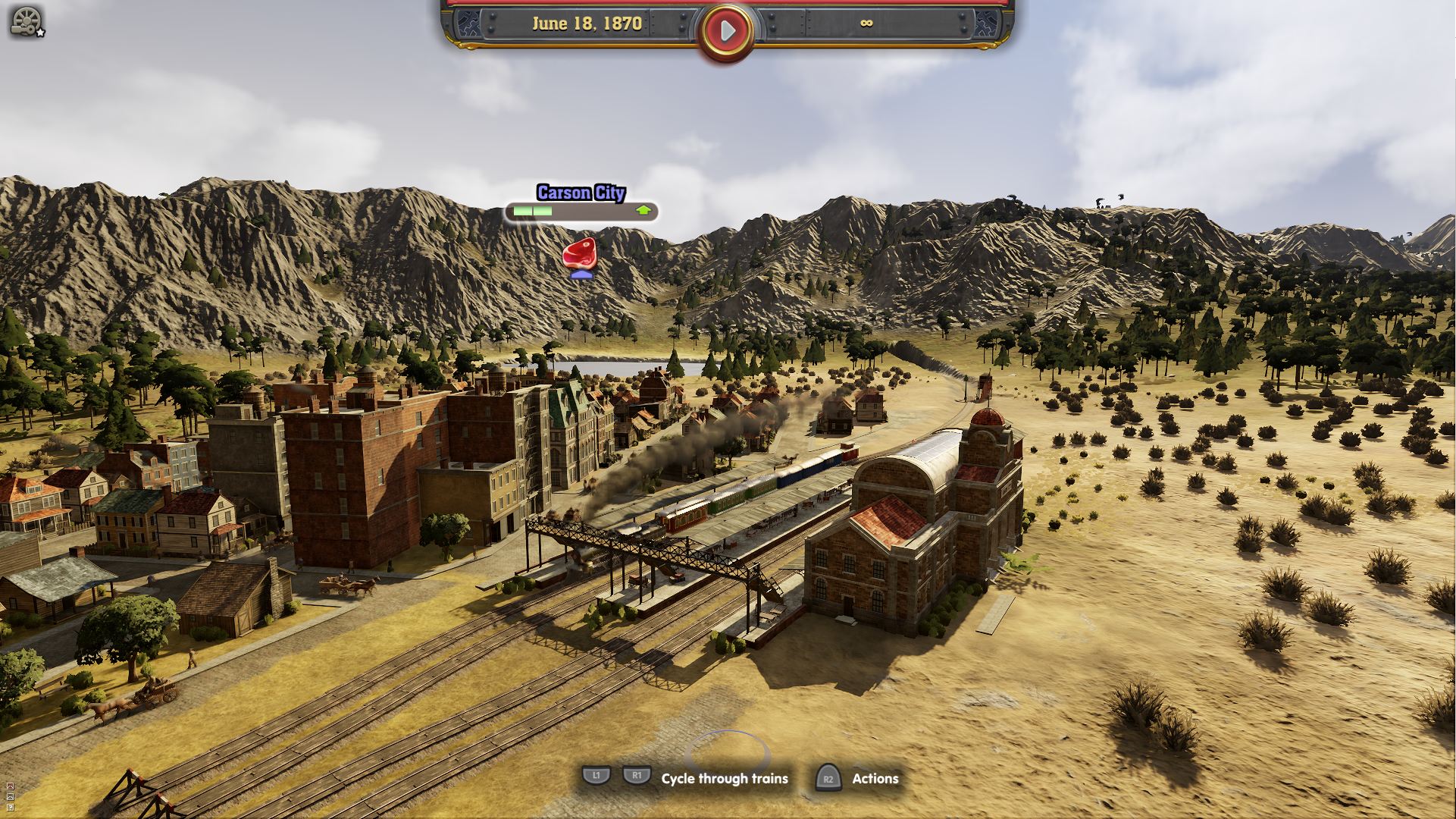Click the R2 trigger icon next to Actions
1456x819 pixels.
coord(827,778)
